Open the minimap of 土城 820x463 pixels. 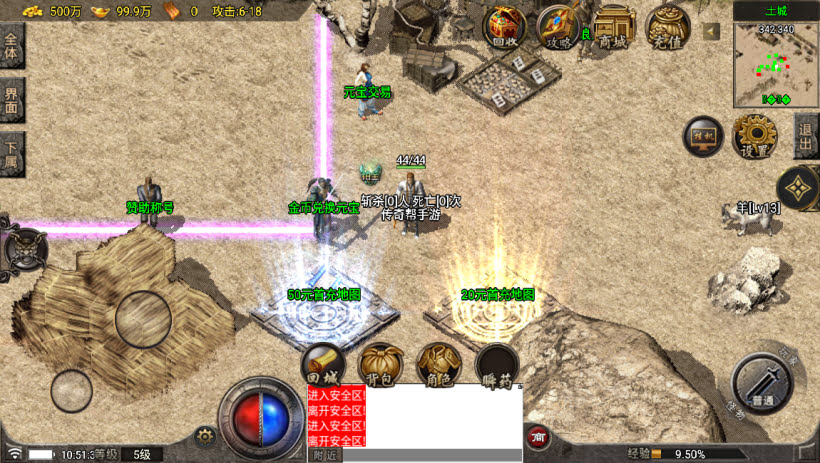pyautogui.click(x=775, y=64)
